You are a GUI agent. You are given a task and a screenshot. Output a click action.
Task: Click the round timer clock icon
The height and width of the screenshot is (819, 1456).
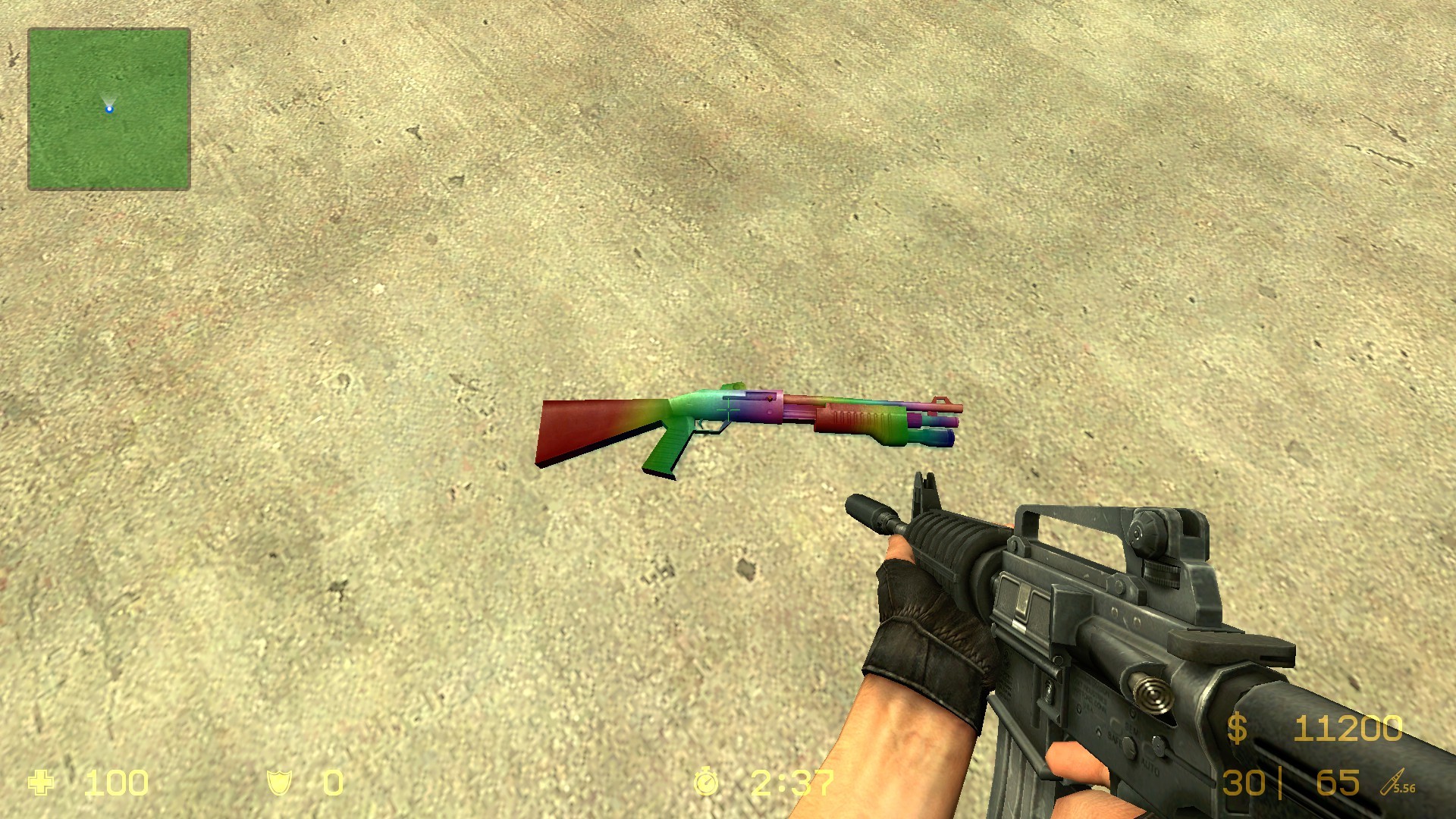pos(708,780)
